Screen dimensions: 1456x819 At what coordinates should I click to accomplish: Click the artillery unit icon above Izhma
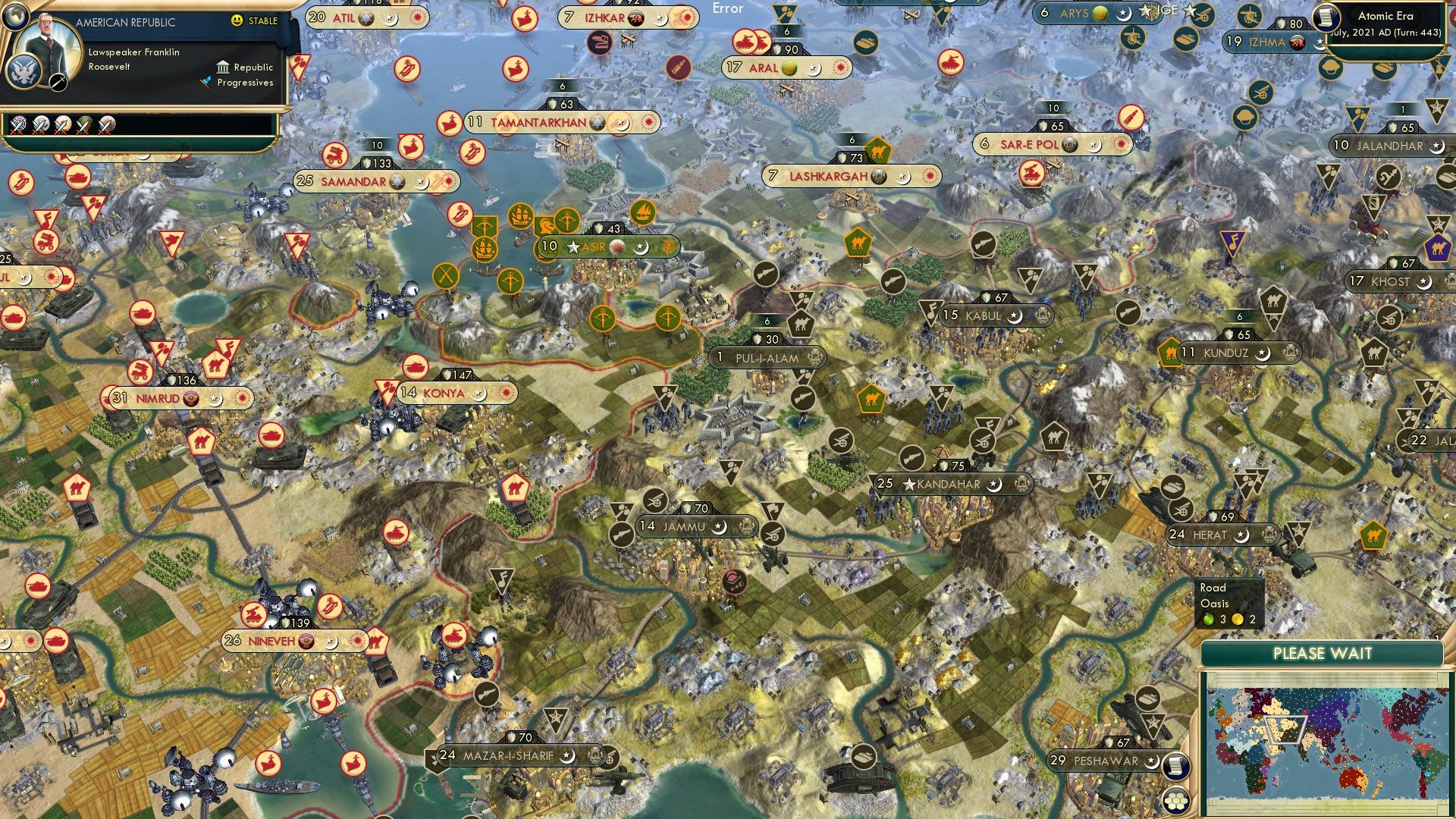(1248, 17)
